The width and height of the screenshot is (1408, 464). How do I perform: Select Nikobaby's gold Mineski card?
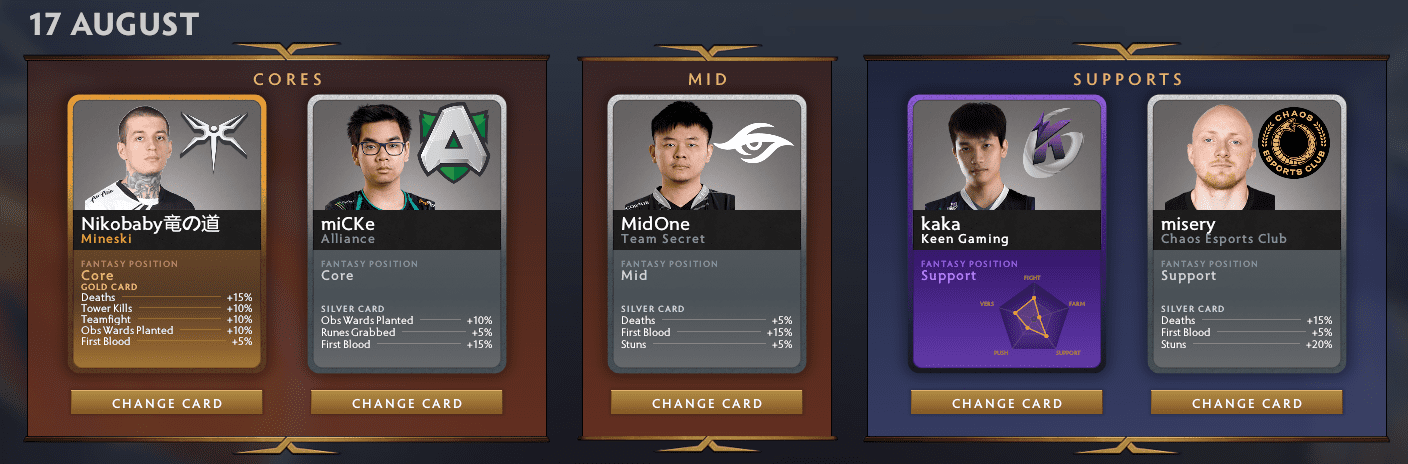pyautogui.click(x=167, y=233)
